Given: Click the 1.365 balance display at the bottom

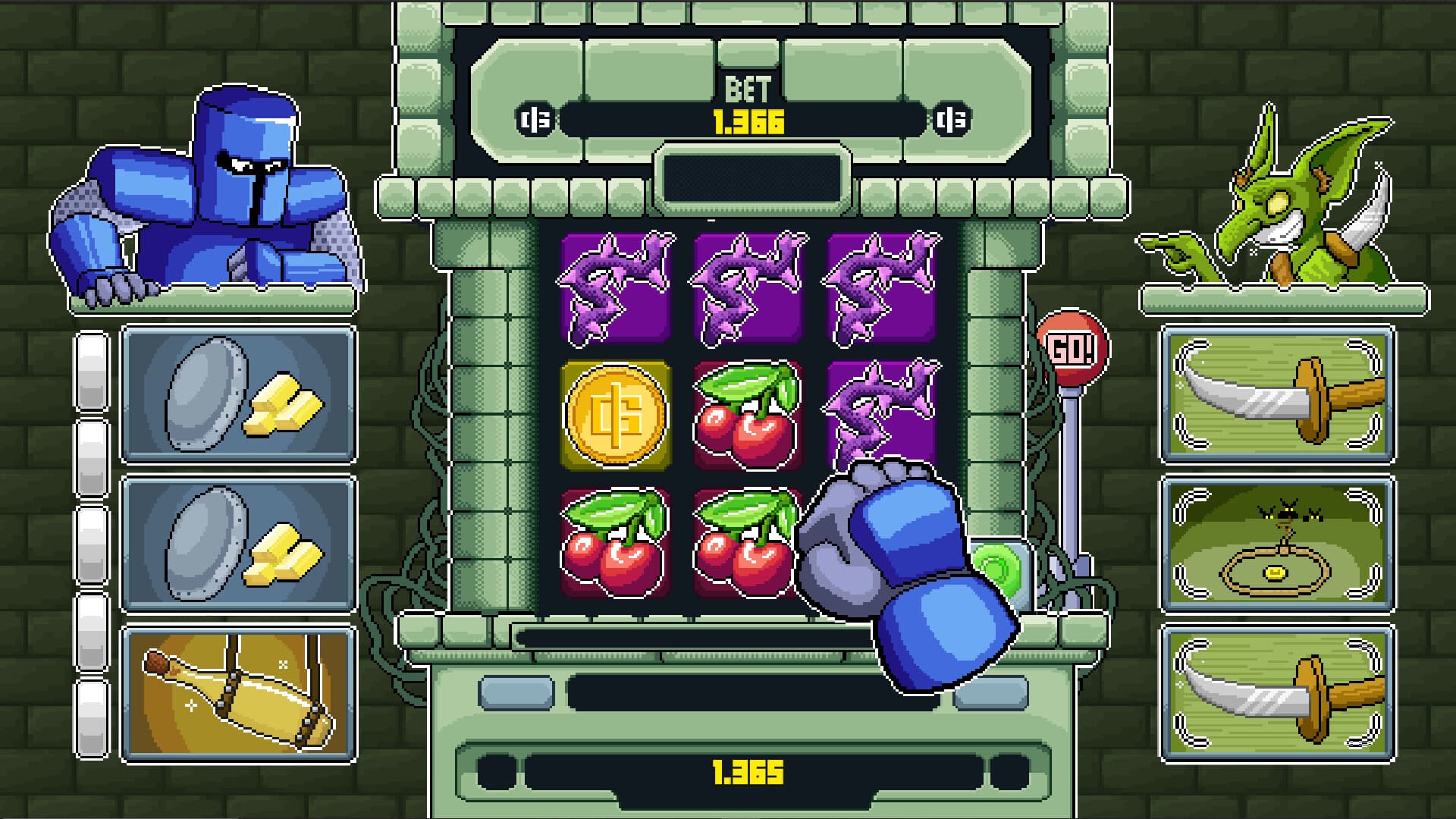Looking at the screenshot, I should pyautogui.click(x=747, y=771).
